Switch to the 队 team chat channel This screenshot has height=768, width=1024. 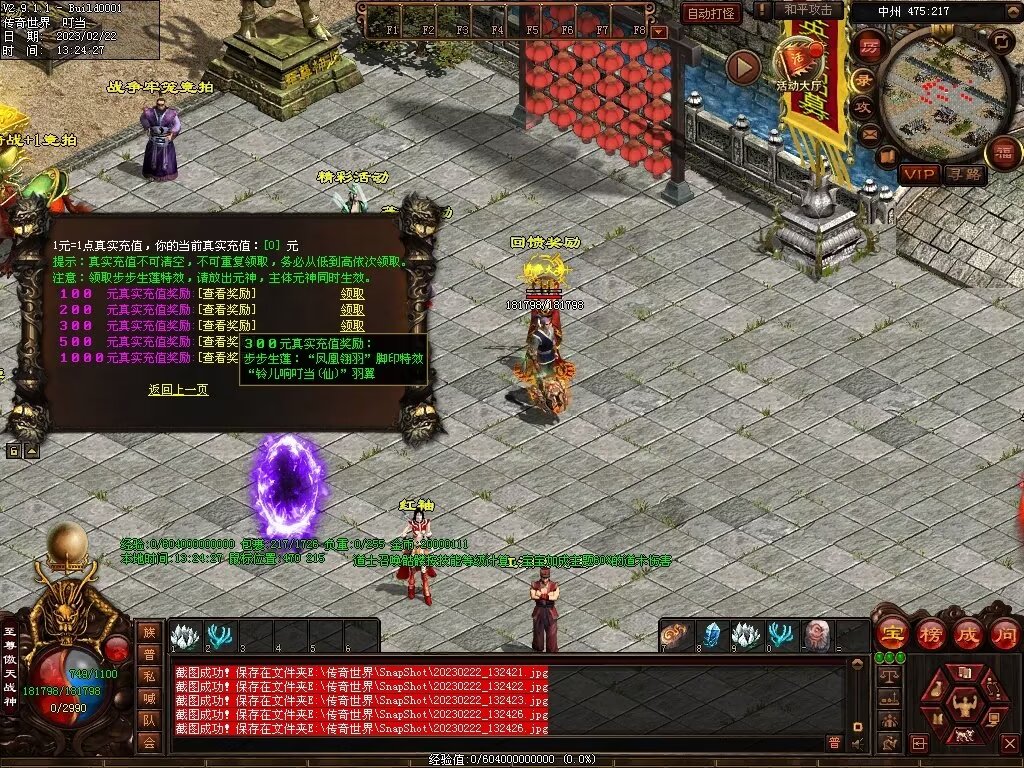pyautogui.click(x=149, y=719)
